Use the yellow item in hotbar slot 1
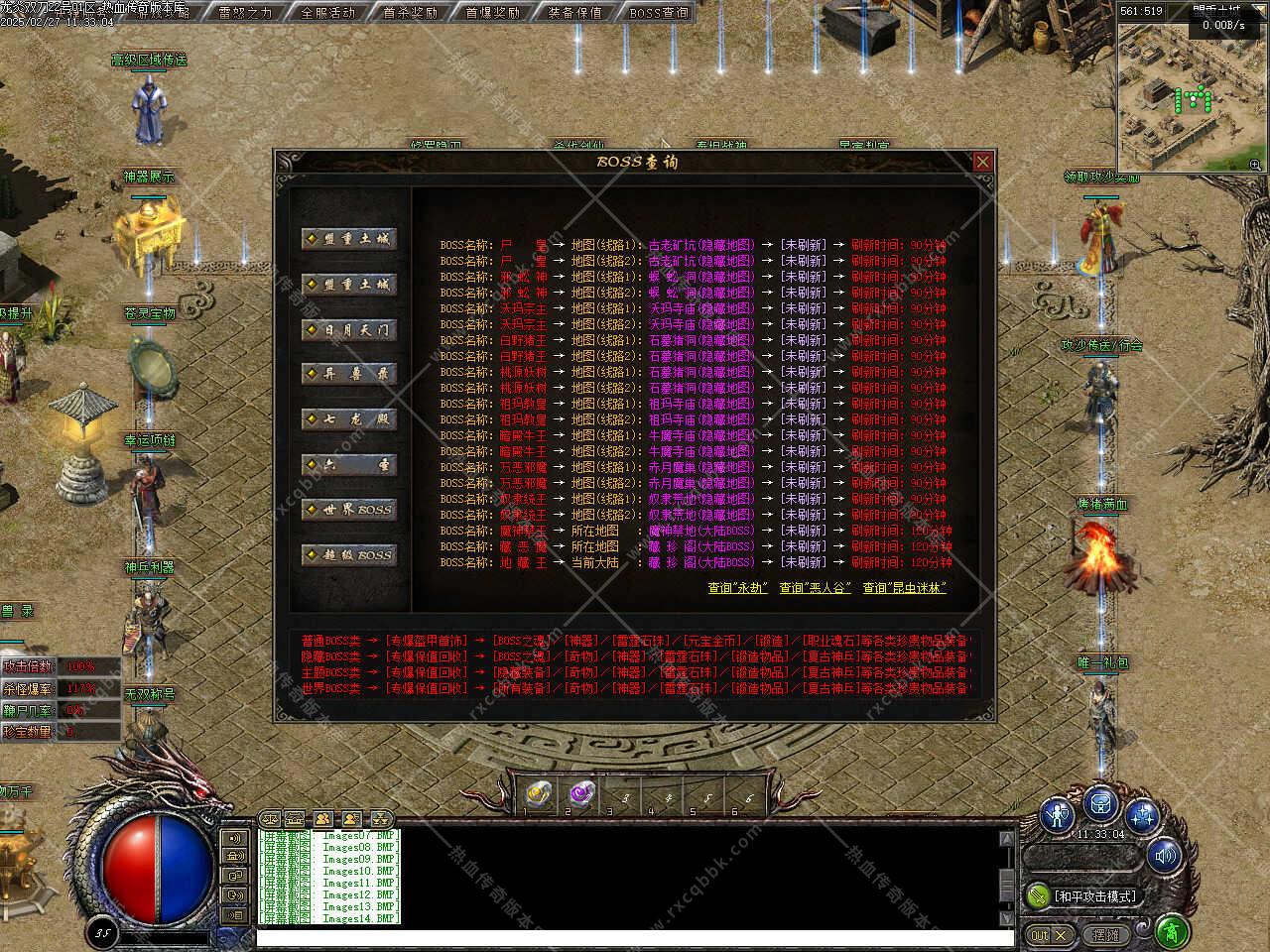Viewport: 1270px width, 952px height. pyautogui.click(x=538, y=791)
